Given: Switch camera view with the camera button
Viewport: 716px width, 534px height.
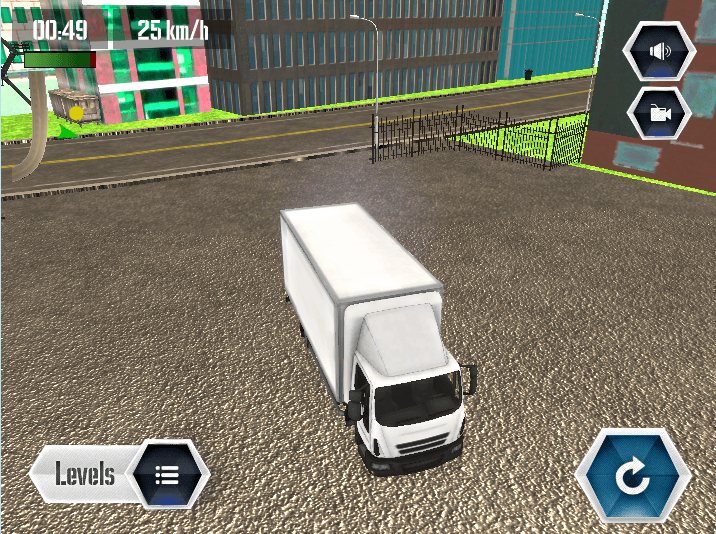Looking at the screenshot, I should (x=659, y=113).
